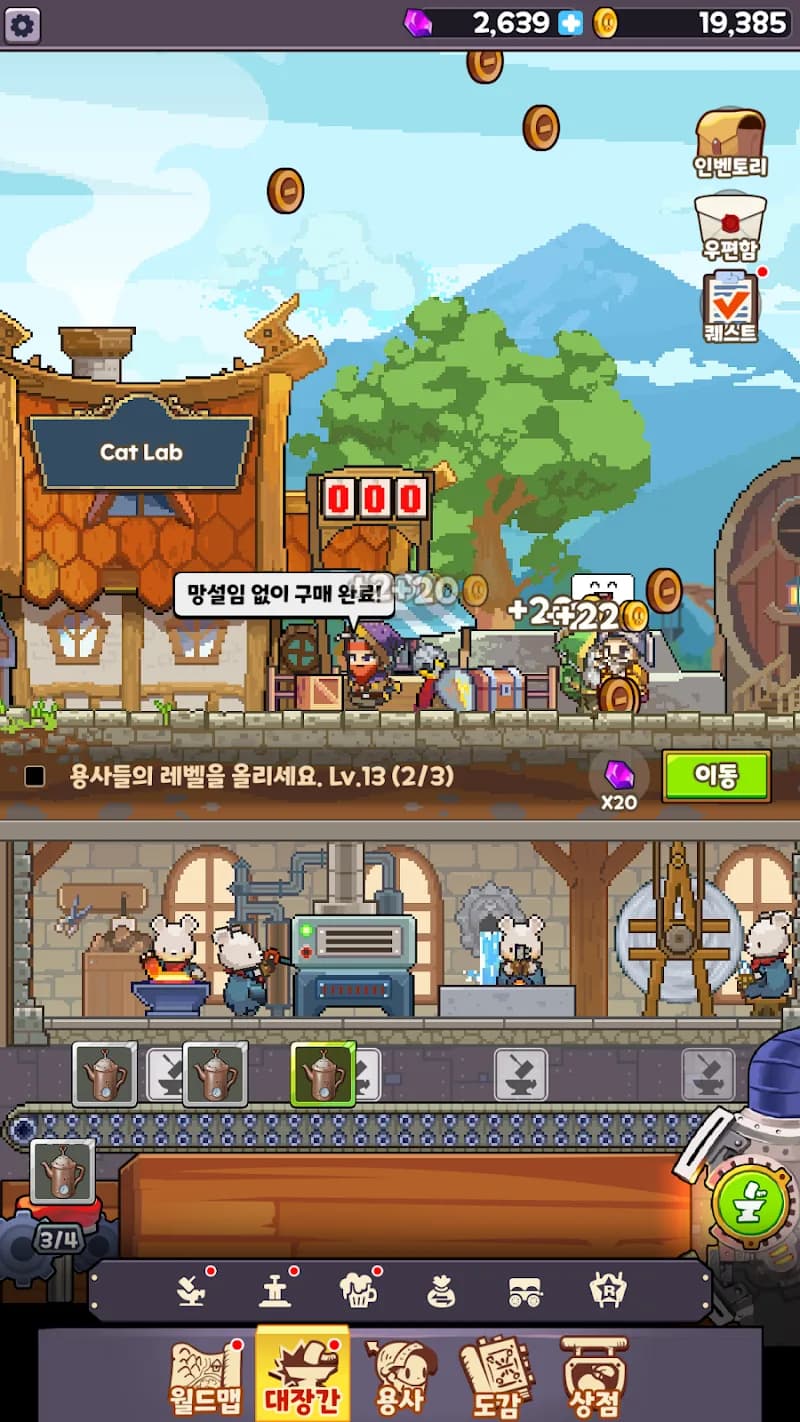
Task: Open the settings gear menu
Action: [x=23, y=24]
